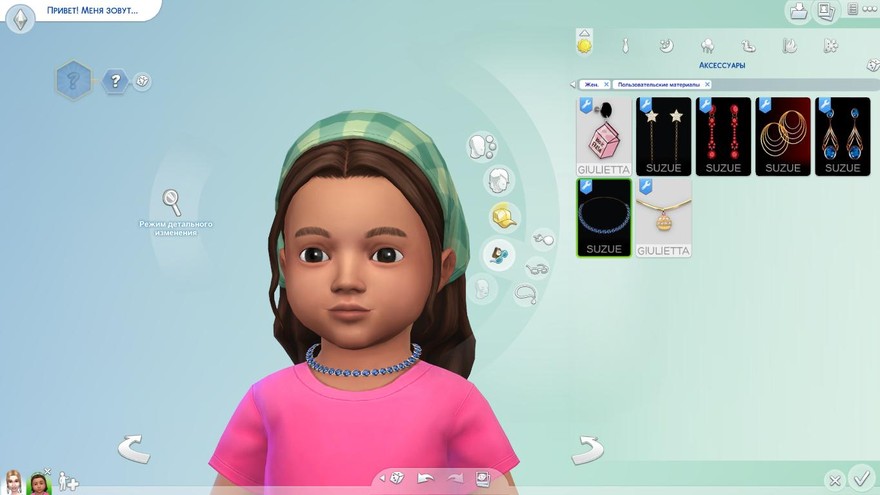Image resolution: width=880 pixels, height=495 pixels.
Task: Pick the gold pendant necklace by GIULIETTA
Action: pyautogui.click(x=663, y=217)
